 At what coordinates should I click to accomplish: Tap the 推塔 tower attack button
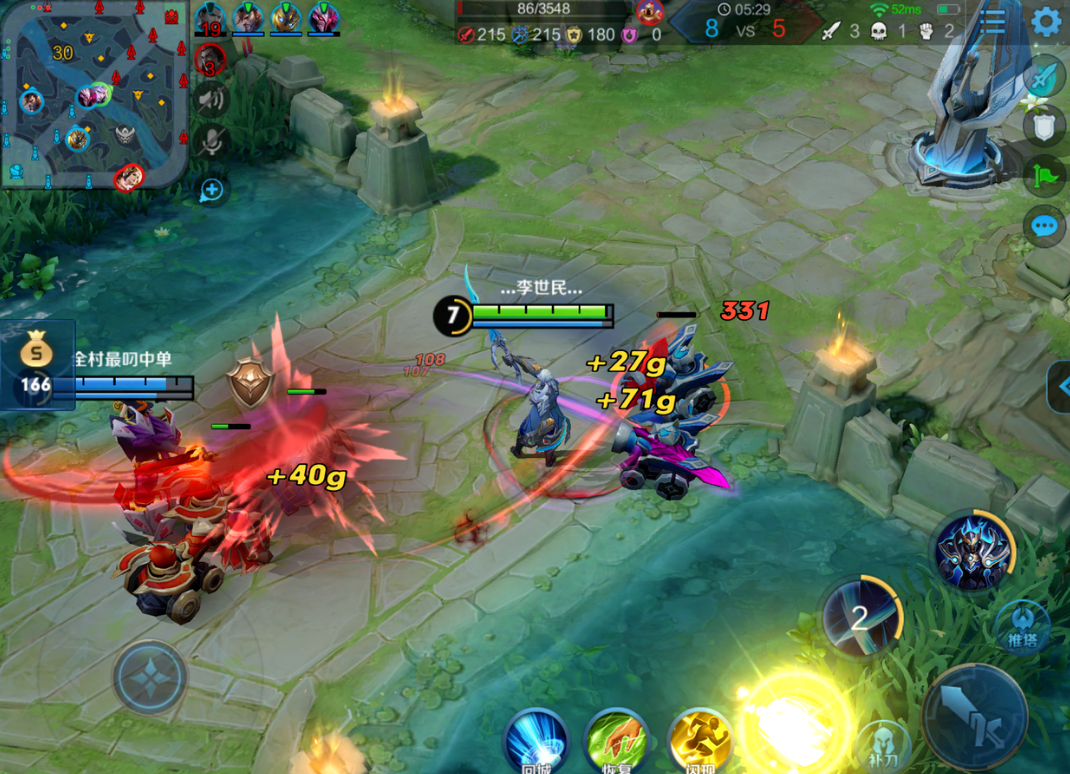coord(1022,626)
